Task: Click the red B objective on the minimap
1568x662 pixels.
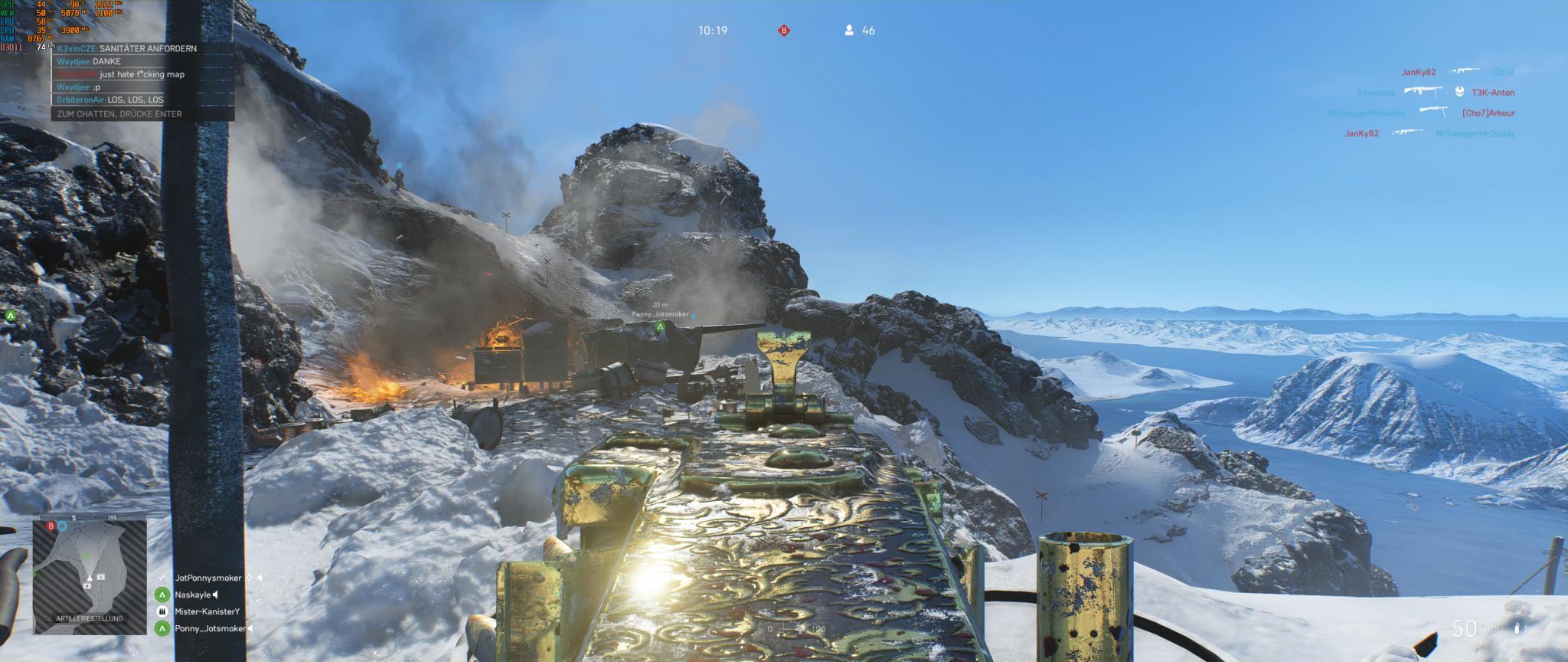Action: (51, 526)
